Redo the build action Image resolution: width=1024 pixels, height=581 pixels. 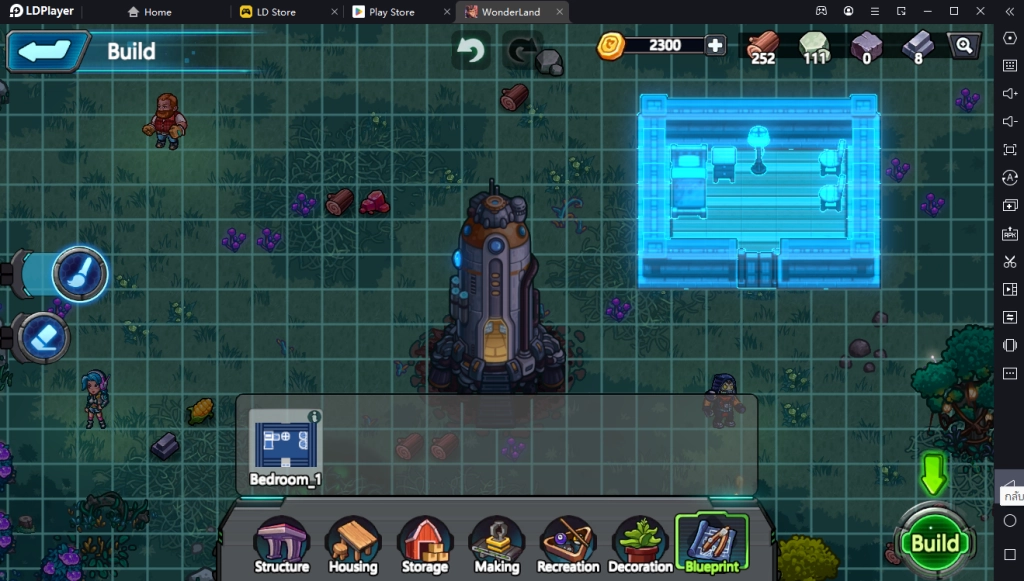pyautogui.click(x=521, y=50)
